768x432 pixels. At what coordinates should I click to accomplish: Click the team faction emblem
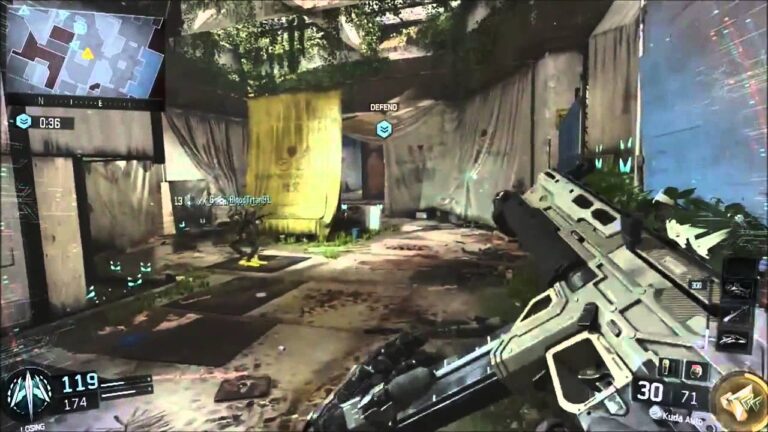tap(27, 393)
